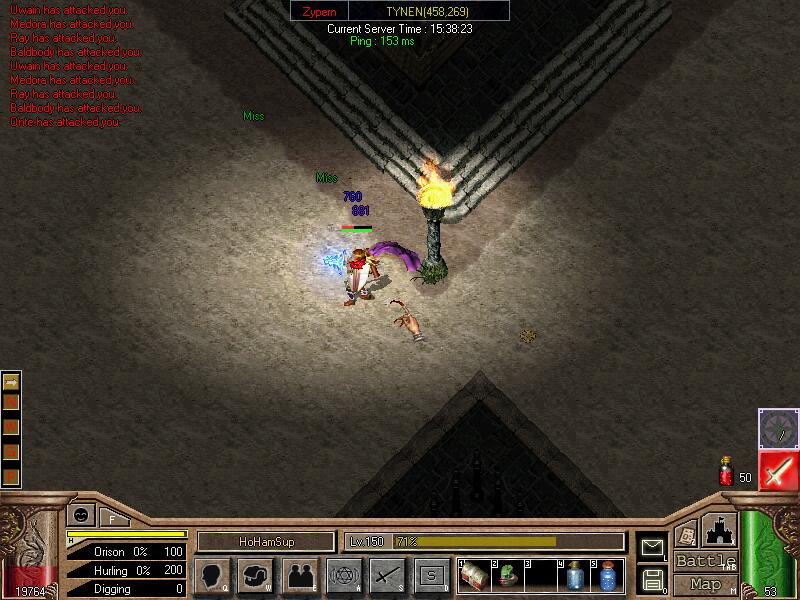The image size is (800, 600).
Task: Open the sword skills button
Action: (386, 576)
